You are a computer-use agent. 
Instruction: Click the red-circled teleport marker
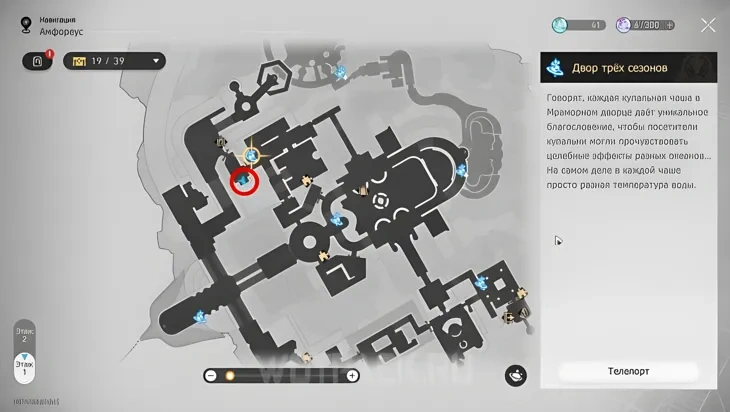[244, 181]
